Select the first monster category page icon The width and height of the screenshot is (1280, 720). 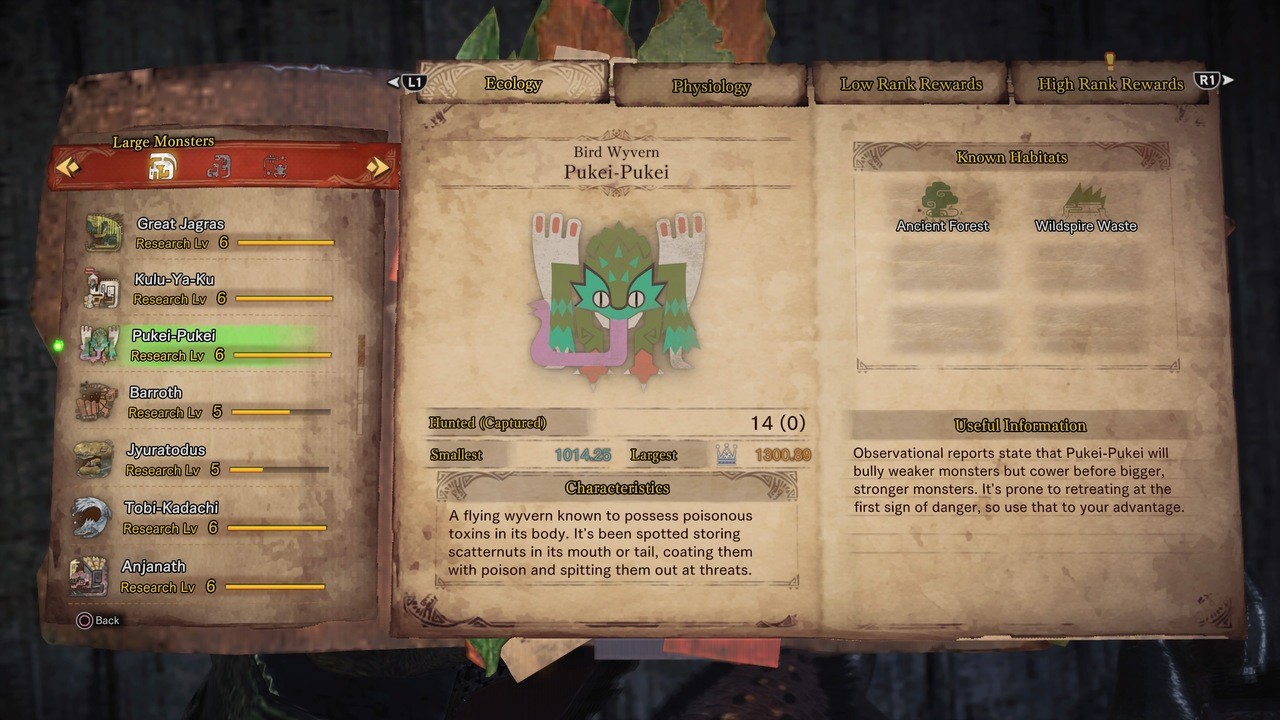point(162,167)
